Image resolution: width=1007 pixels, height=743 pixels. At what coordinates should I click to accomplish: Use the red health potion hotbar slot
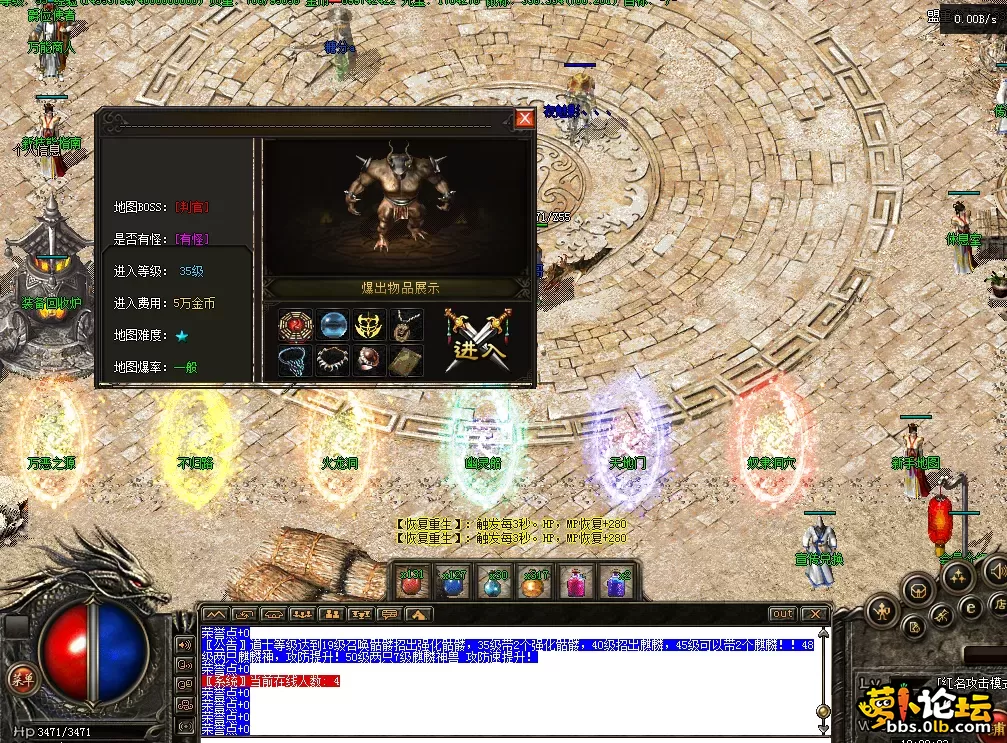[x=411, y=582]
